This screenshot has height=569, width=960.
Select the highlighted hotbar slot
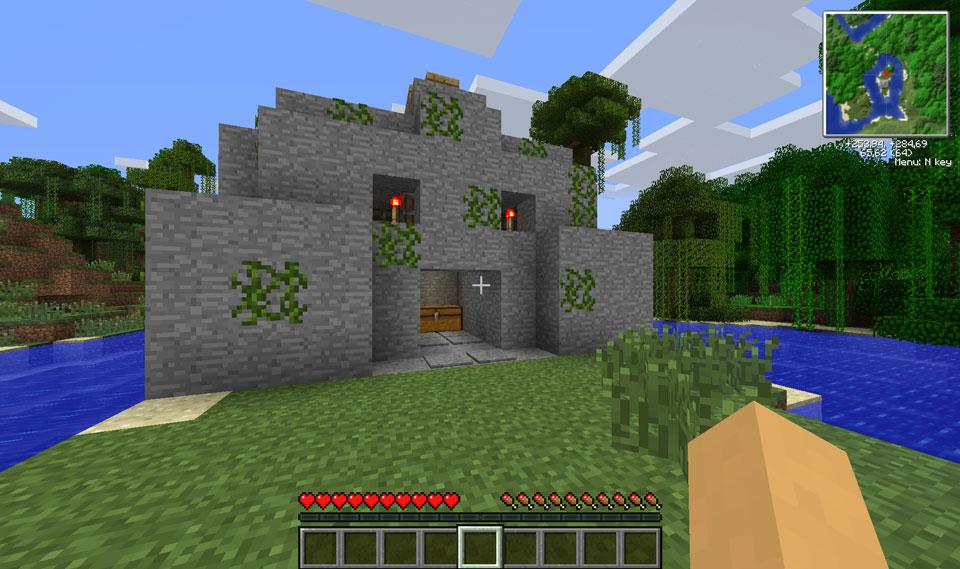tap(480, 546)
